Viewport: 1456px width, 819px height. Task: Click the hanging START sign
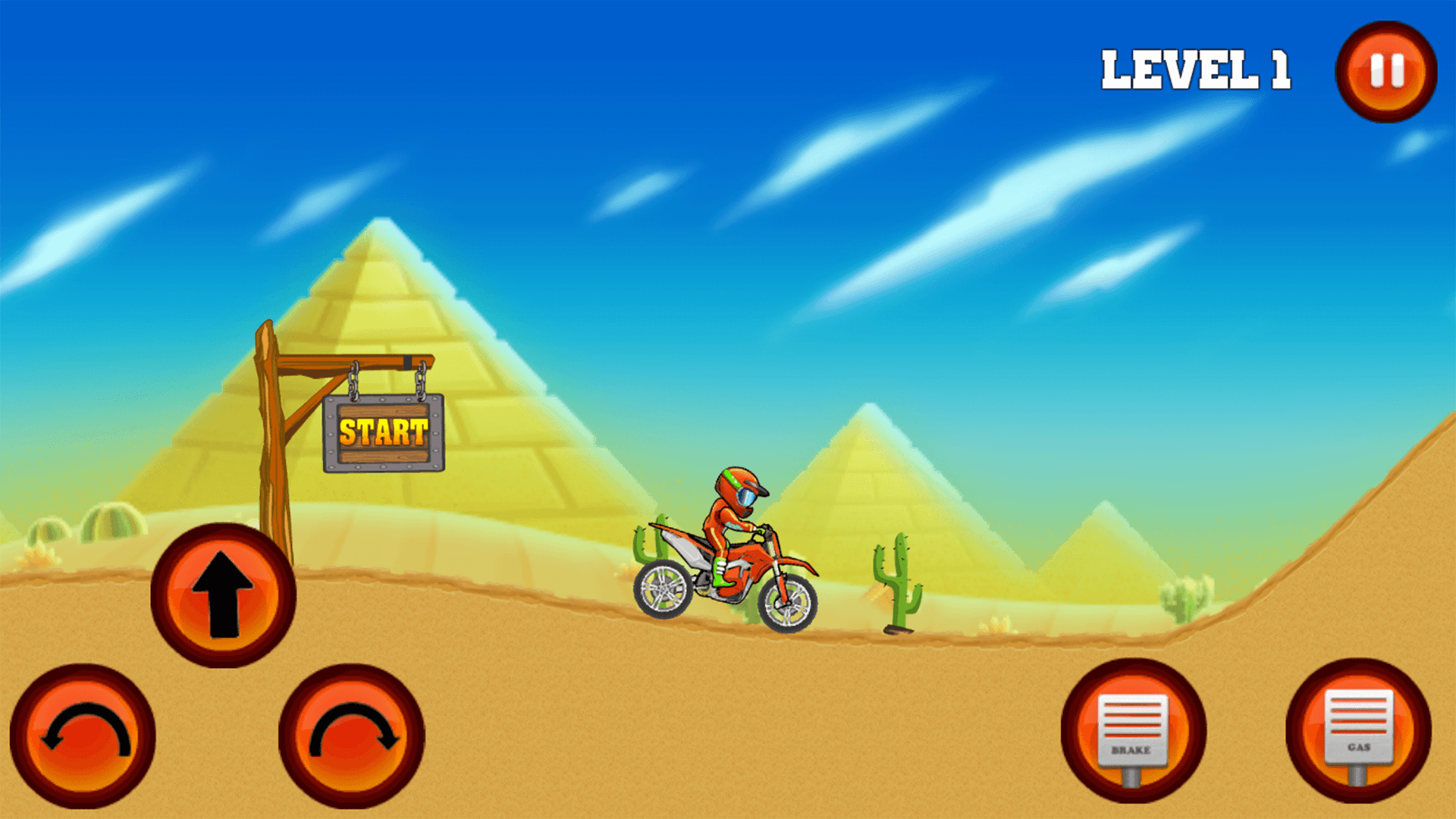(x=381, y=434)
